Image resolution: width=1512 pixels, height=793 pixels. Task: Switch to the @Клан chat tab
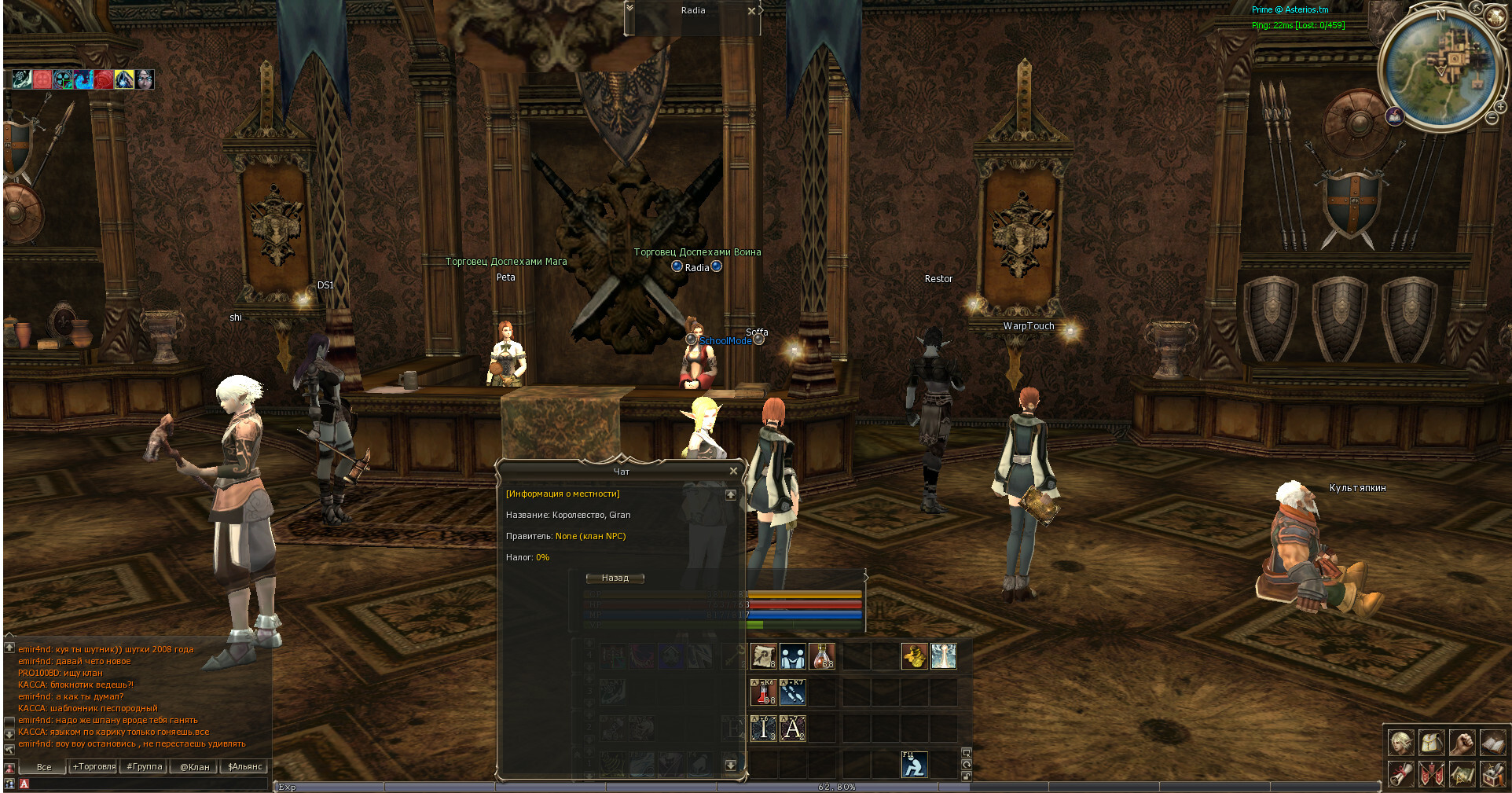coord(194,766)
